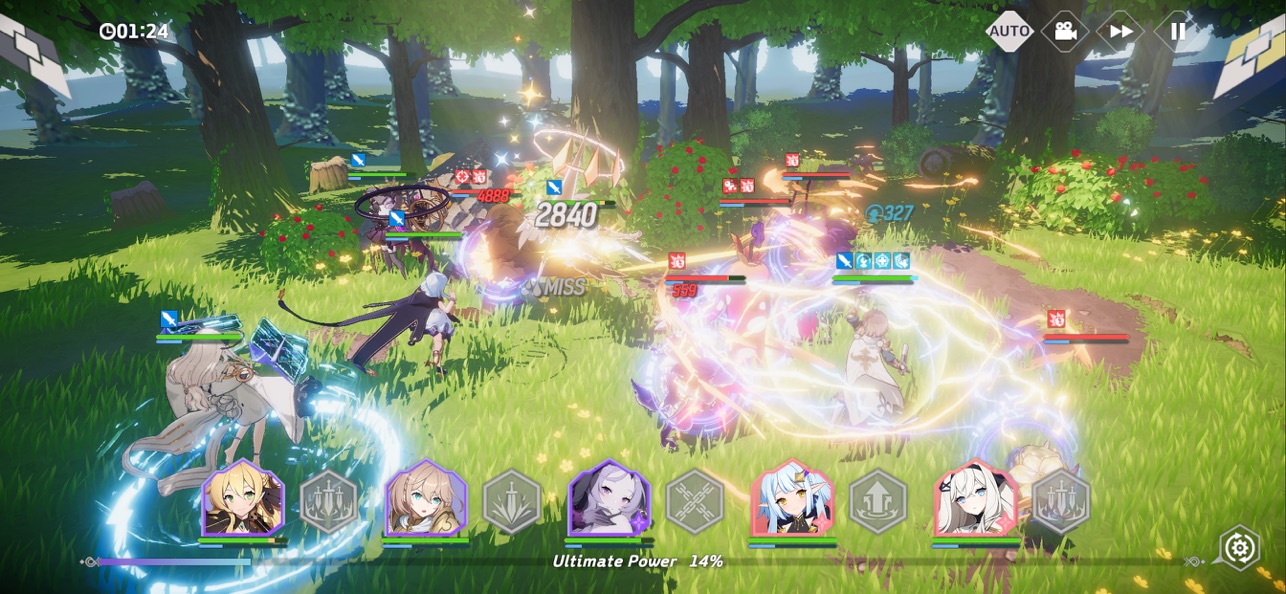This screenshot has width=1286, height=594.
Task: Activate the crossed chains skill icon
Action: coord(695,501)
